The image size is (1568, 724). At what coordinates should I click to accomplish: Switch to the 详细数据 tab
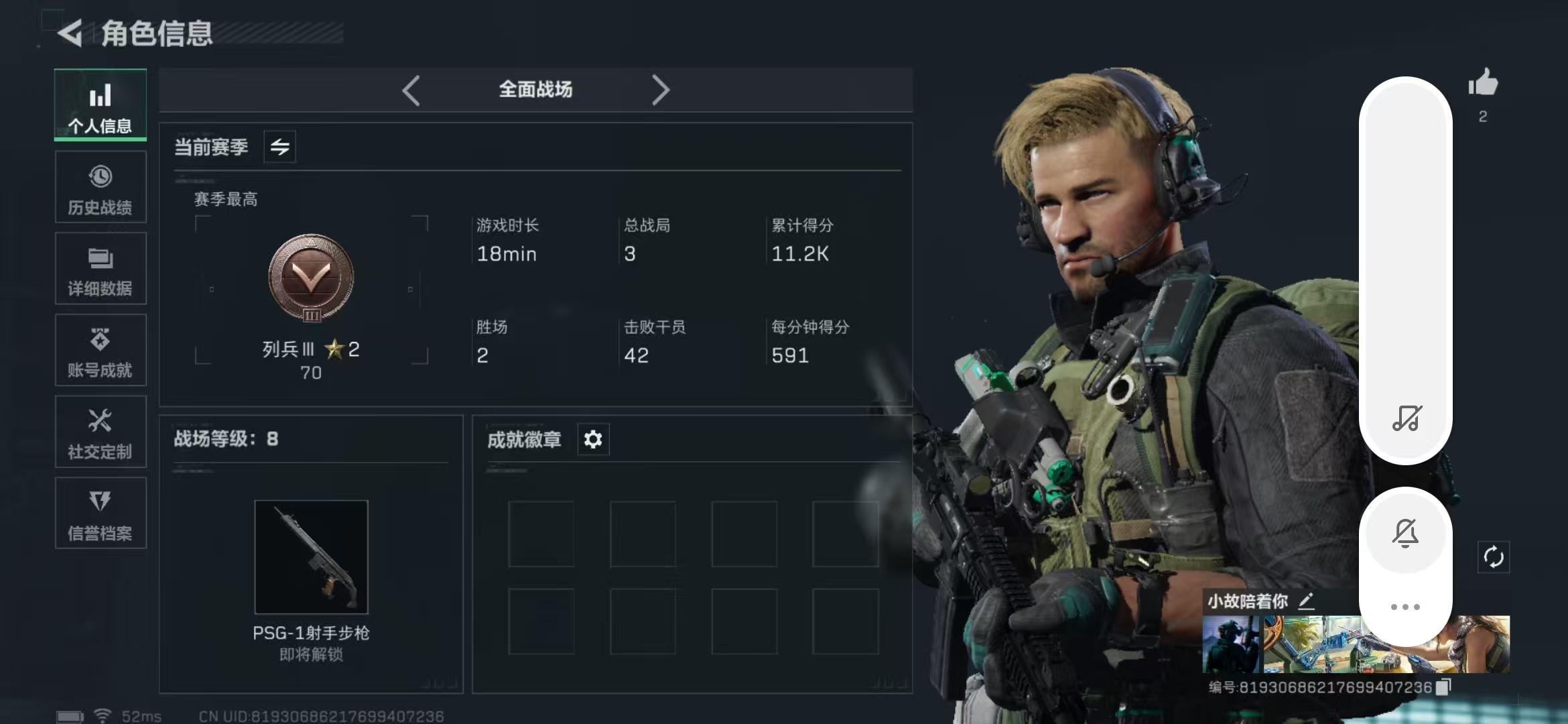point(101,269)
